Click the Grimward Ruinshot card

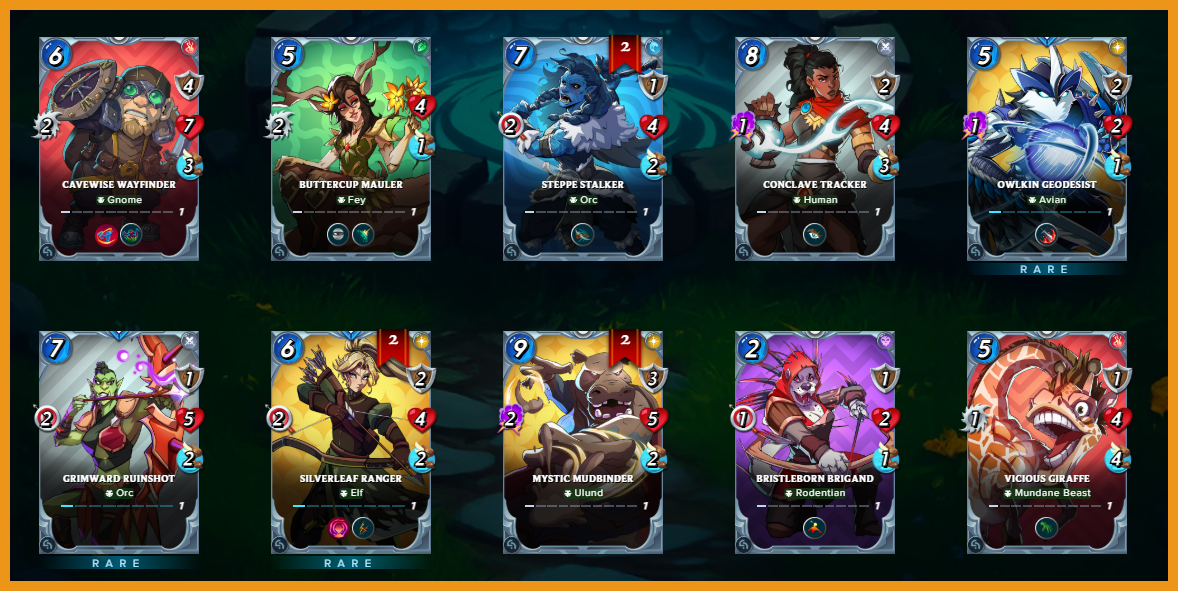click(x=118, y=442)
